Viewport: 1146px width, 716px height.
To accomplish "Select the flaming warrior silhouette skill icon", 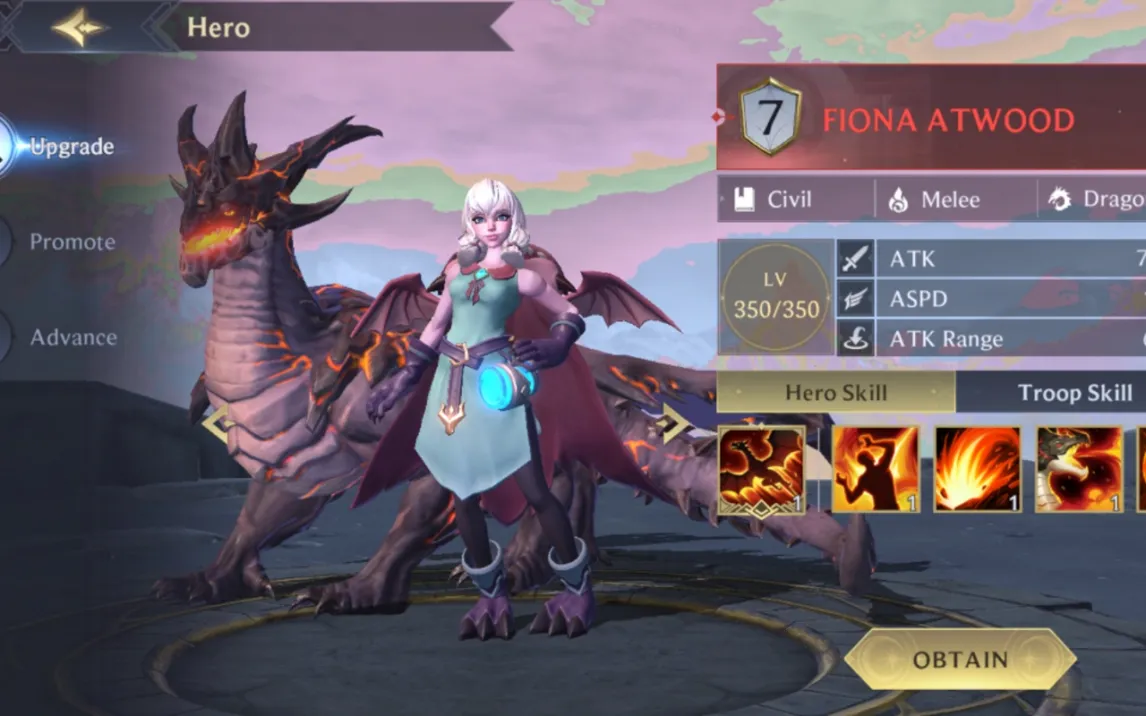I will tap(876, 470).
